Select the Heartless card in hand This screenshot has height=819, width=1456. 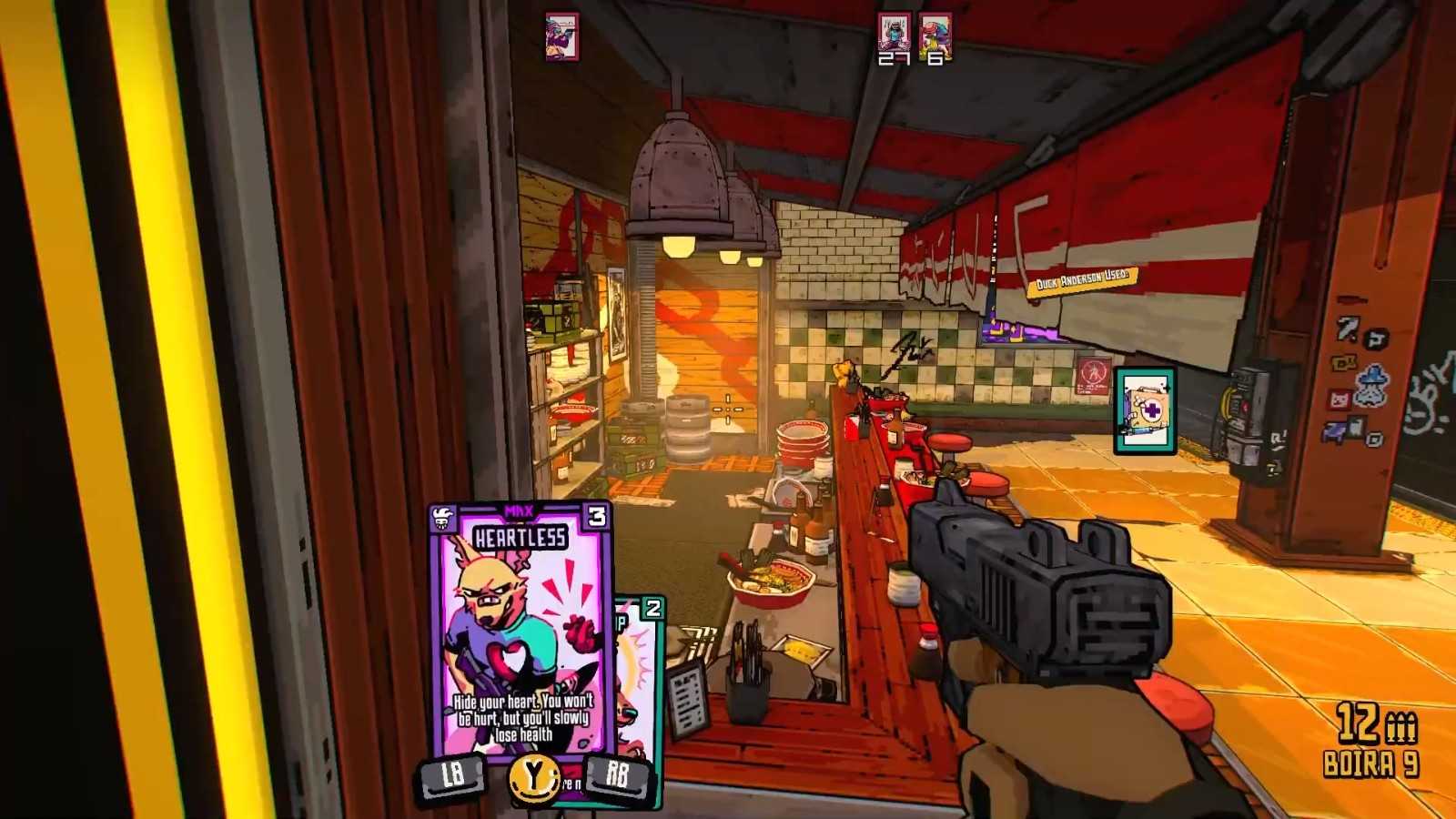tap(520, 628)
